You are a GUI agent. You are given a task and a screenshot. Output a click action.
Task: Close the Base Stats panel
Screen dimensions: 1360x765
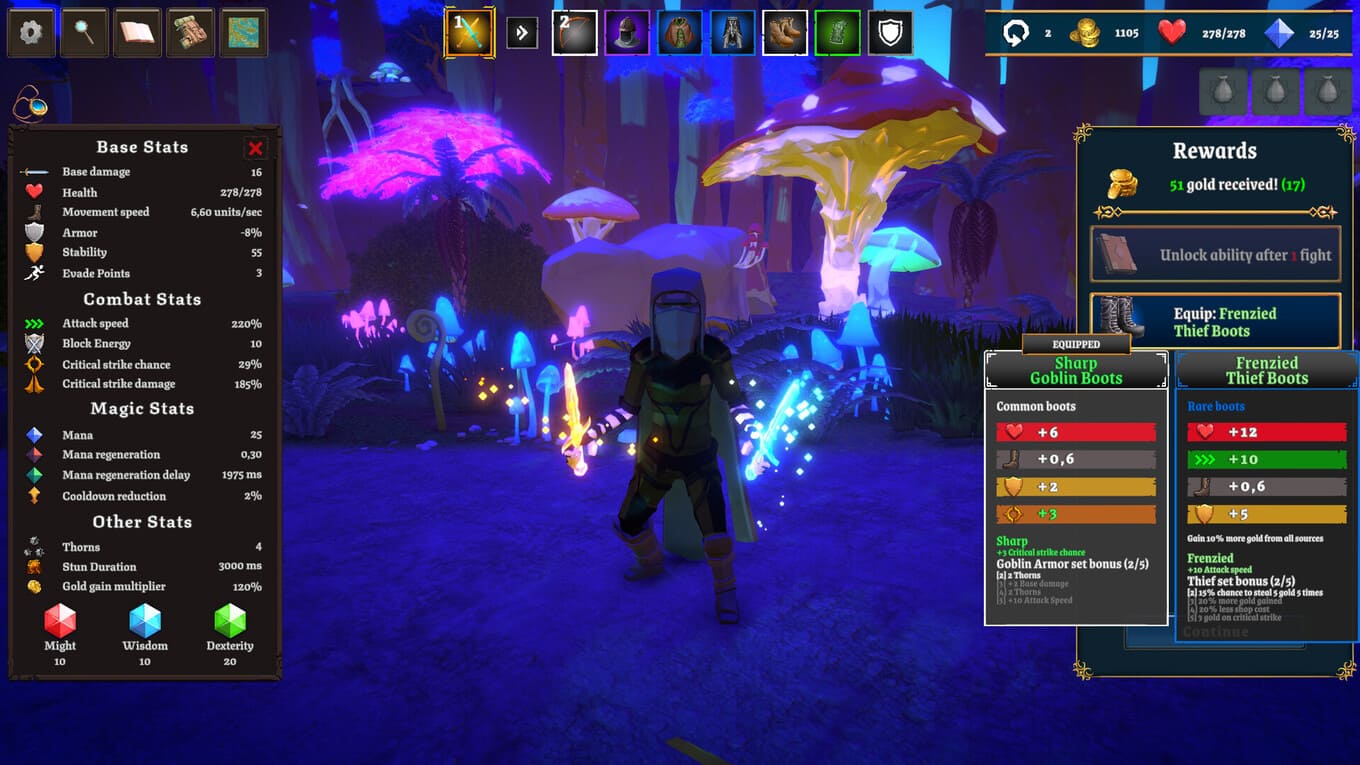point(255,148)
